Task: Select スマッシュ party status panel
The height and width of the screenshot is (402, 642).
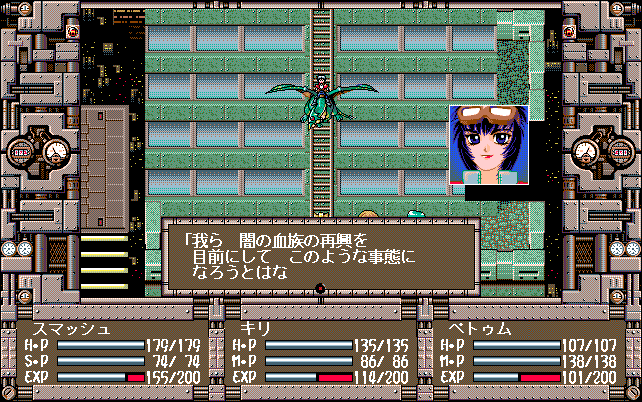Action: (x=112, y=353)
